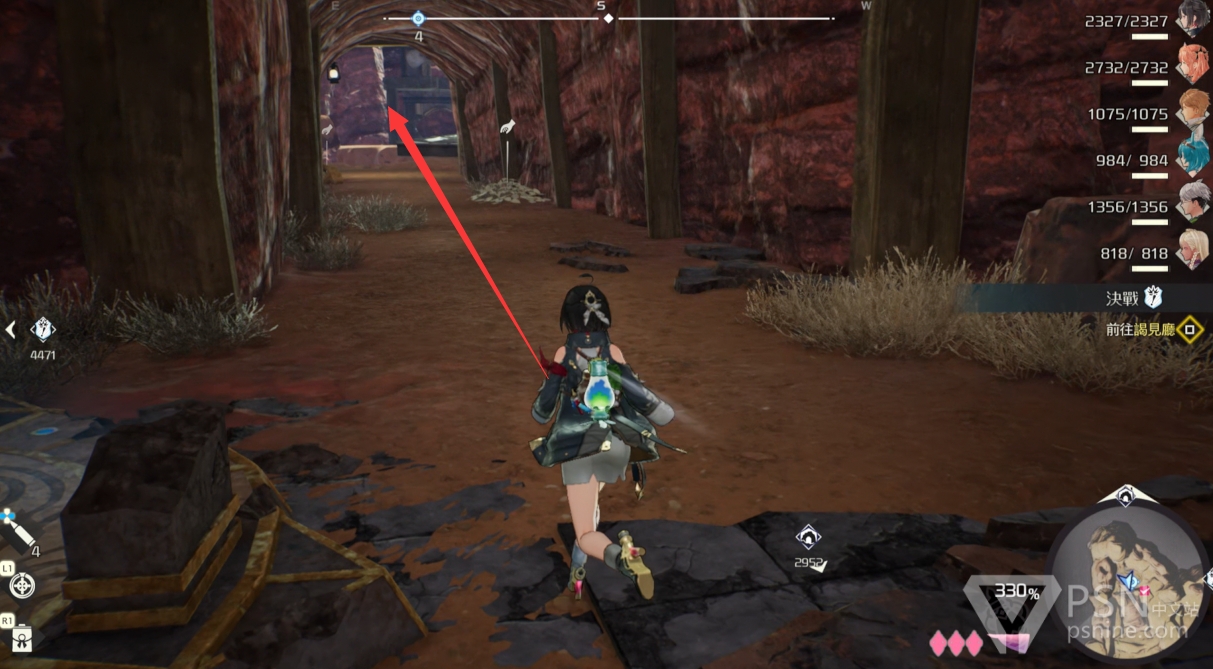
Task: Select the dark-haired party leader portrait
Action: click(x=1192, y=19)
